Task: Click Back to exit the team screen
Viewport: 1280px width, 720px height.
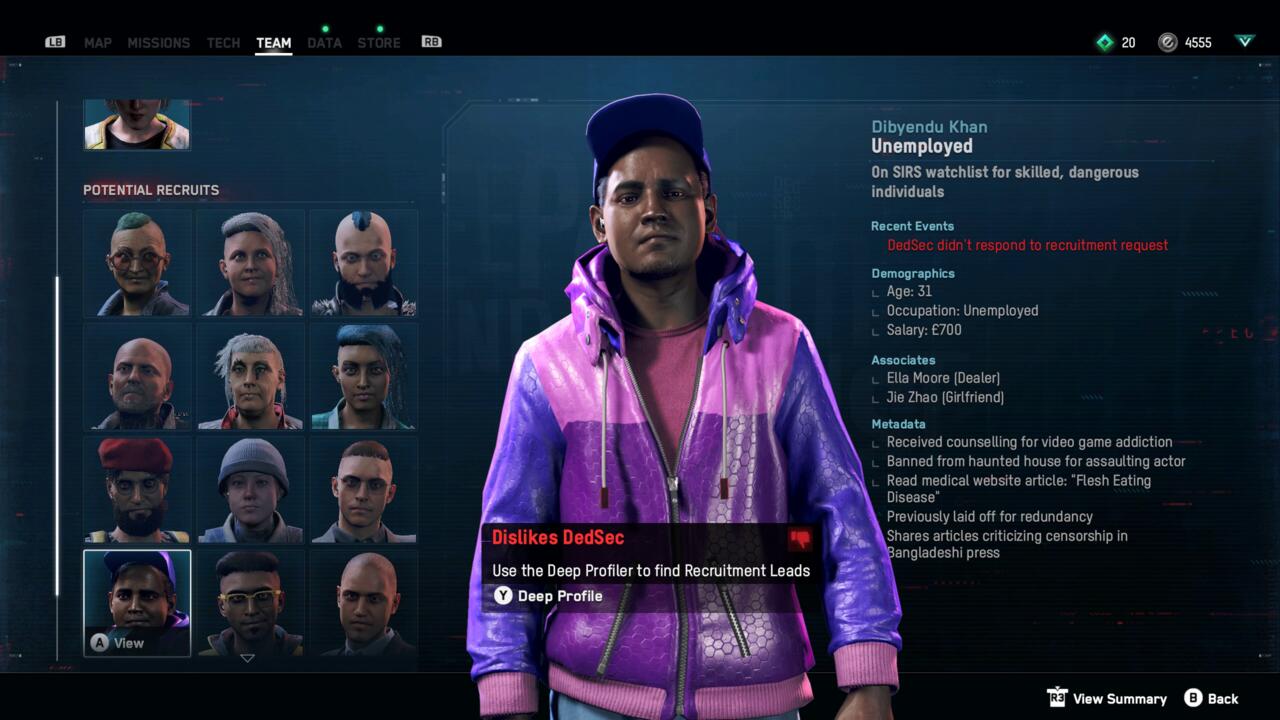Action: click(x=1223, y=698)
